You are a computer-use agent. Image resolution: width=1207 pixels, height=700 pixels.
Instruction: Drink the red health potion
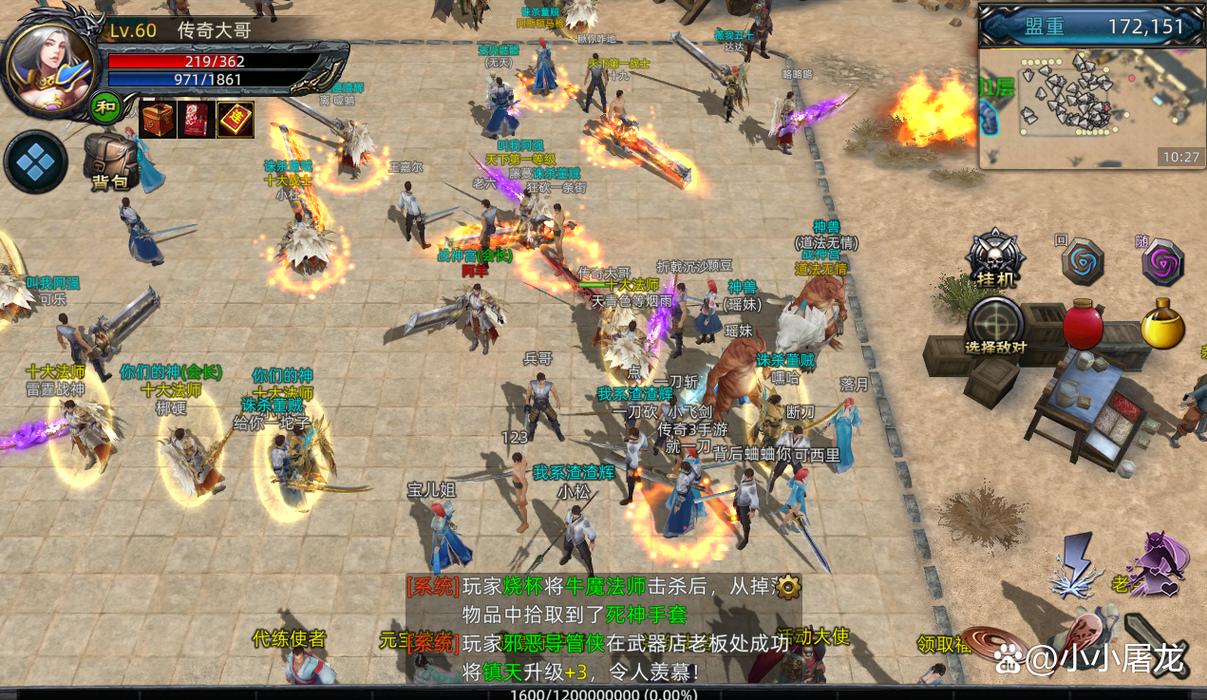coord(1082,325)
